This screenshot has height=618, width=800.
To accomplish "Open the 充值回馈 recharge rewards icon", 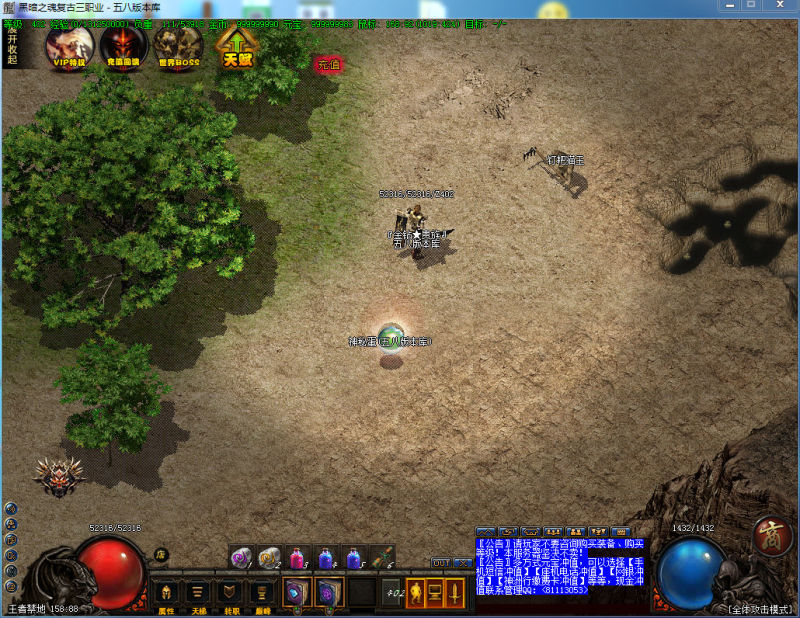I will 125,45.
